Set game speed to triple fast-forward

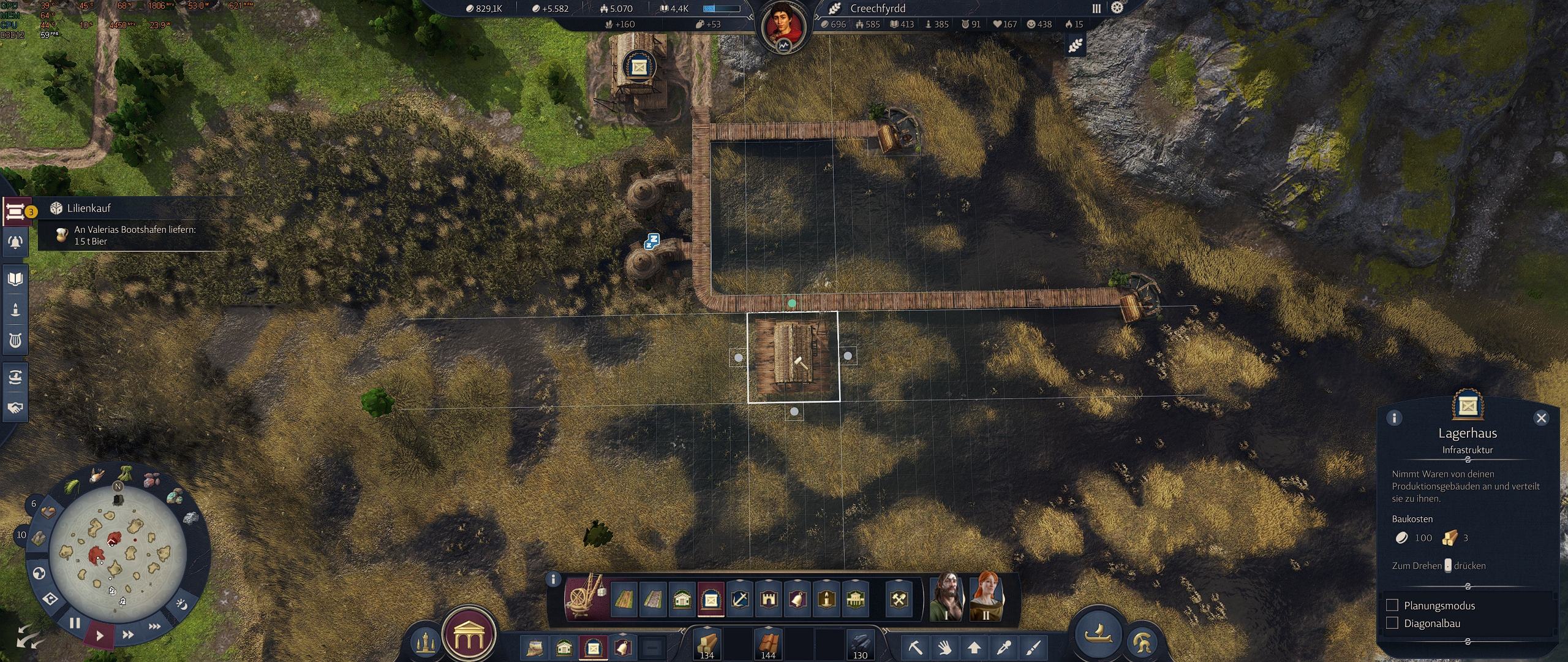(154, 626)
